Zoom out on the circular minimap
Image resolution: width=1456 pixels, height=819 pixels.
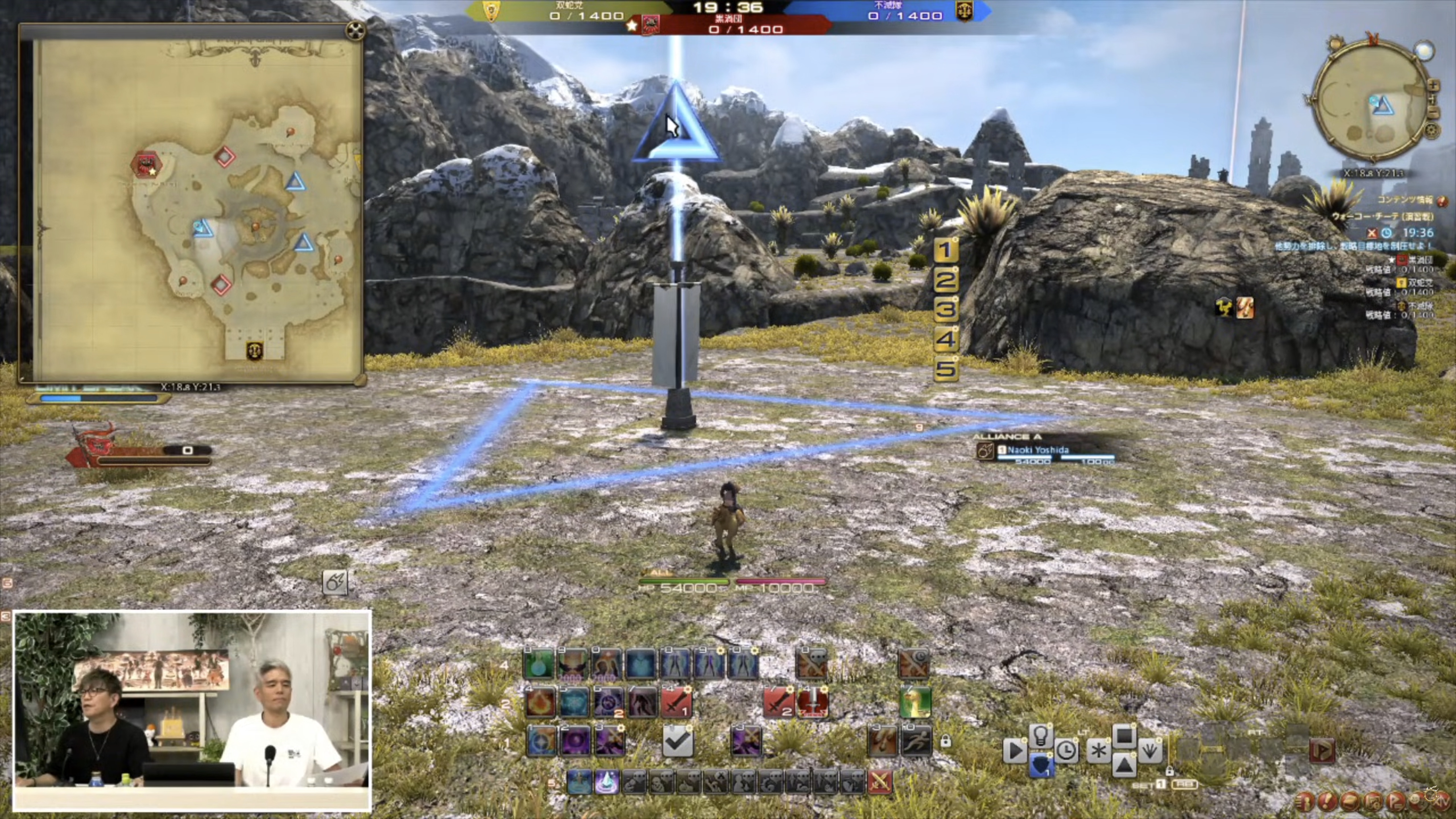click(x=1433, y=113)
